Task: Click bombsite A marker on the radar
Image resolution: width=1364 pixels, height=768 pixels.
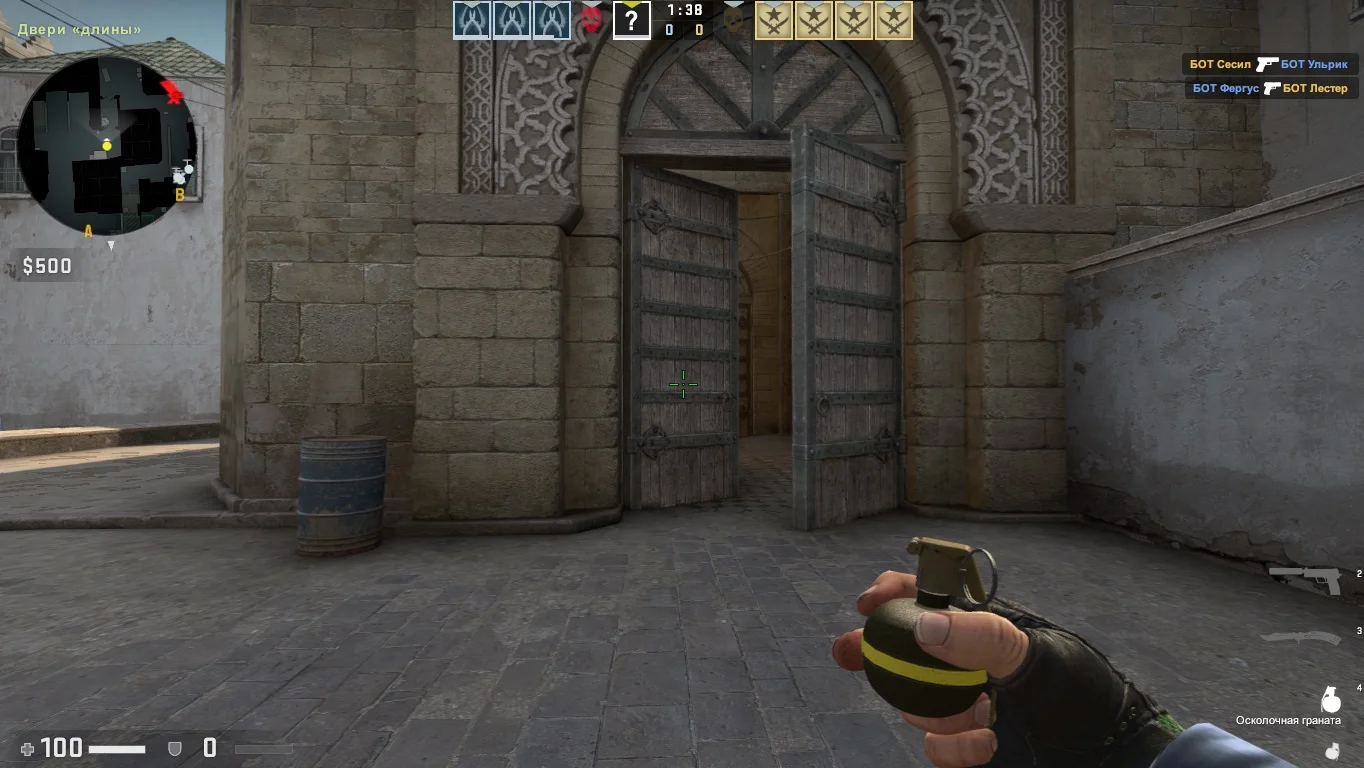Action: pos(88,231)
